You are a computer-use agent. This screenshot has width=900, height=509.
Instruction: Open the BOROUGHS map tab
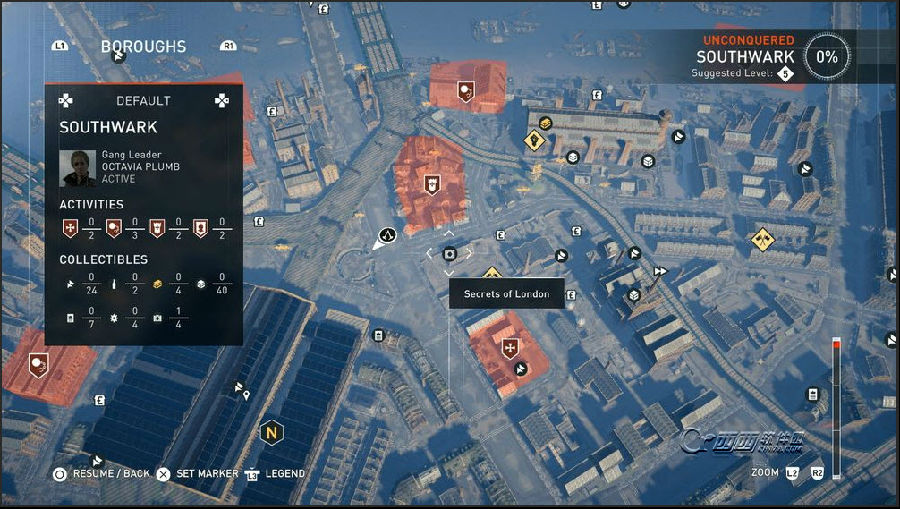143,47
